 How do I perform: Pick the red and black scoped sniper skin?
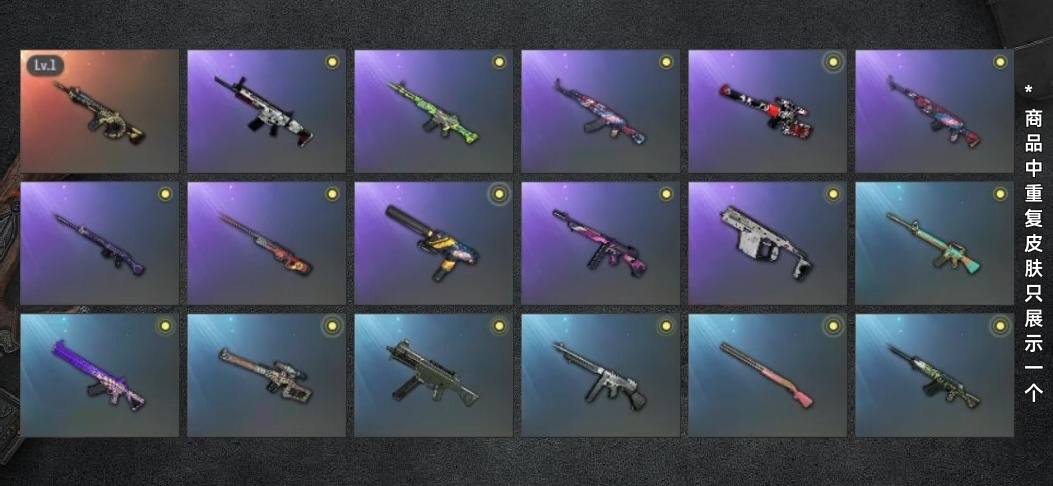[767, 111]
